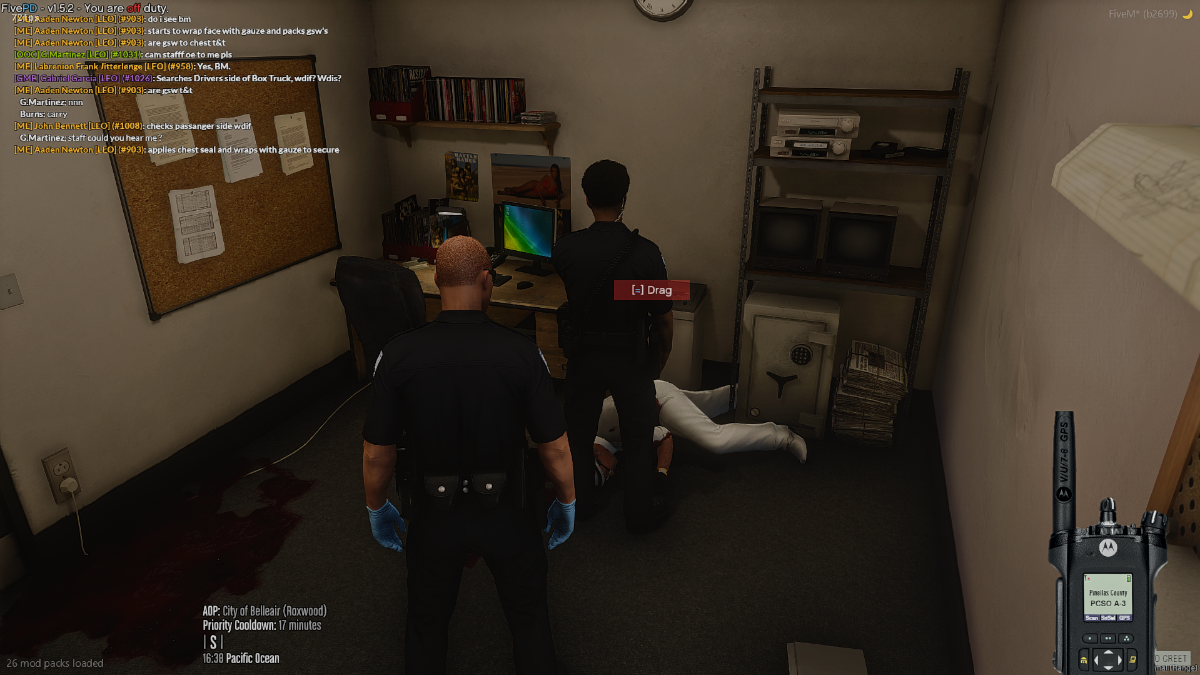
Task: Select the Drag interaction option
Action: pyautogui.click(x=651, y=290)
